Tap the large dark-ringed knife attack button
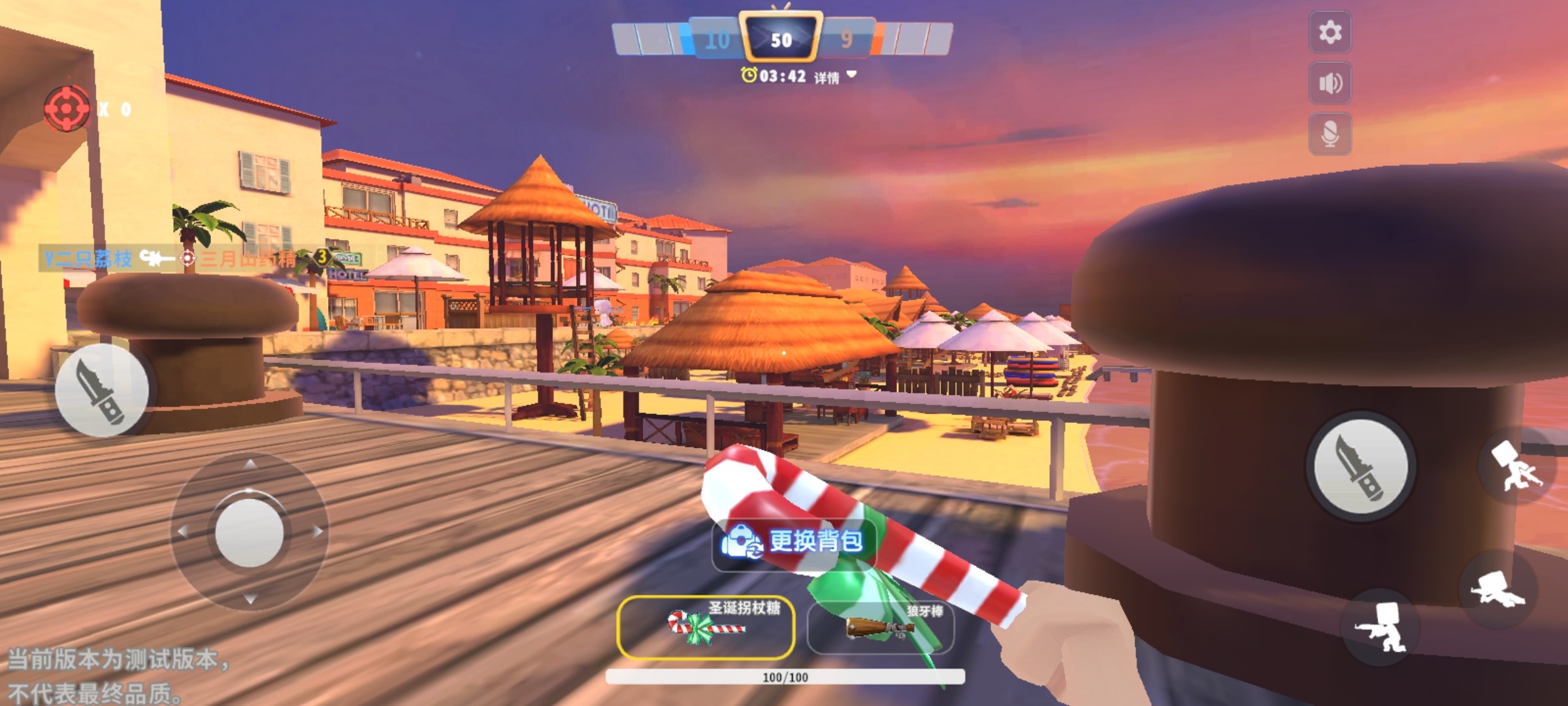Image resolution: width=1568 pixels, height=706 pixels. coord(1362,466)
